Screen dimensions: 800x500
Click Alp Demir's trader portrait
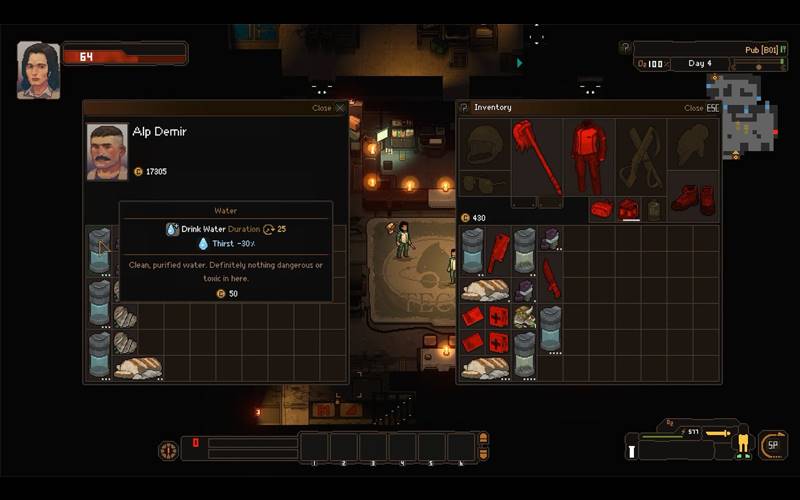tap(107, 152)
